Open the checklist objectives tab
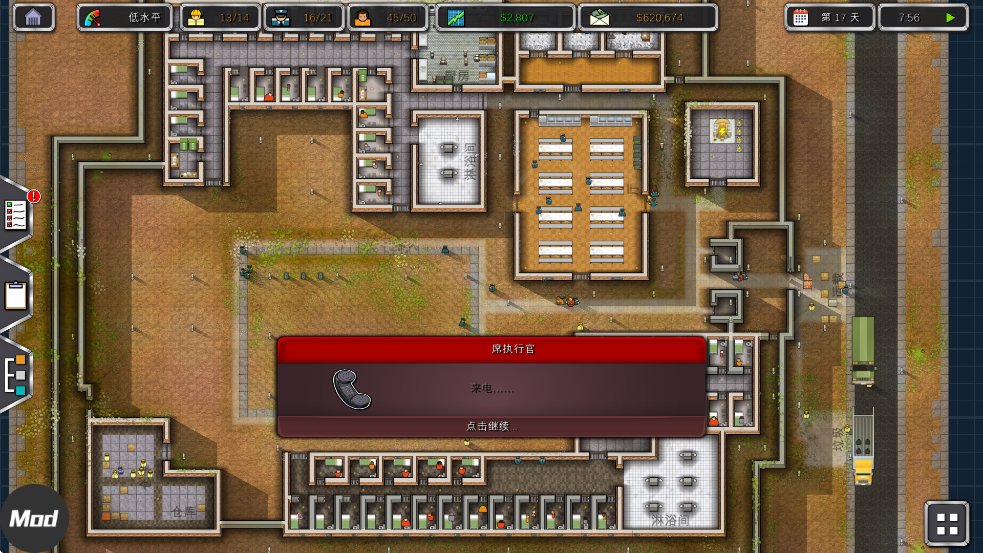 click(x=17, y=212)
